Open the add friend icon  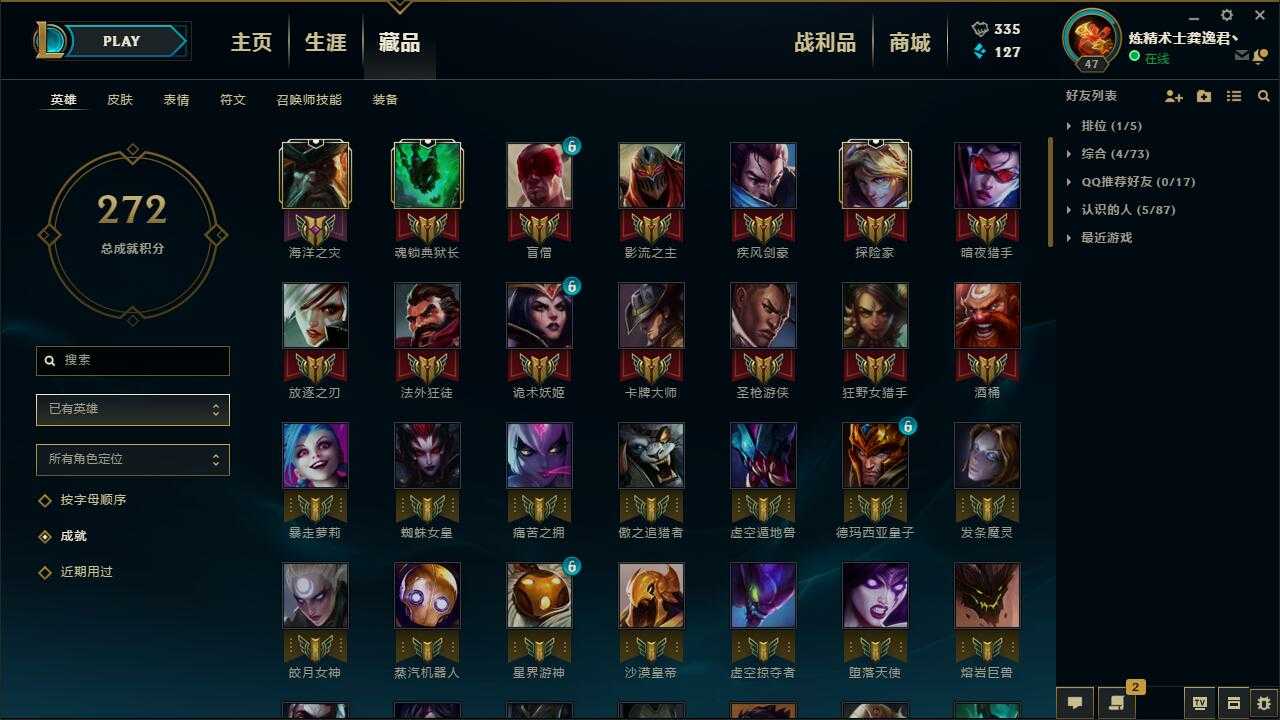click(1172, 96)
